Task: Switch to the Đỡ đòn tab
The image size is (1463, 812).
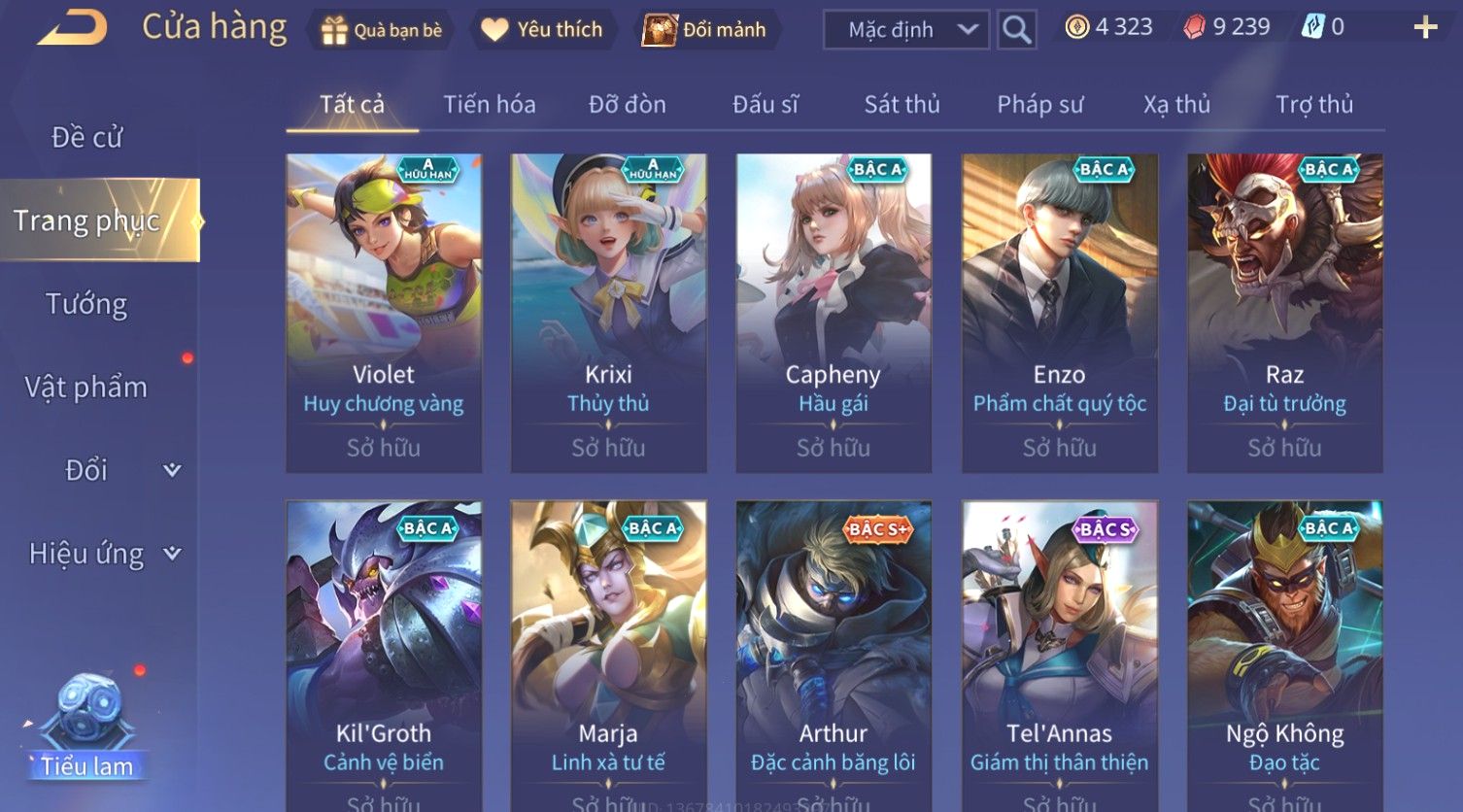Action: (x=628, y=104)
